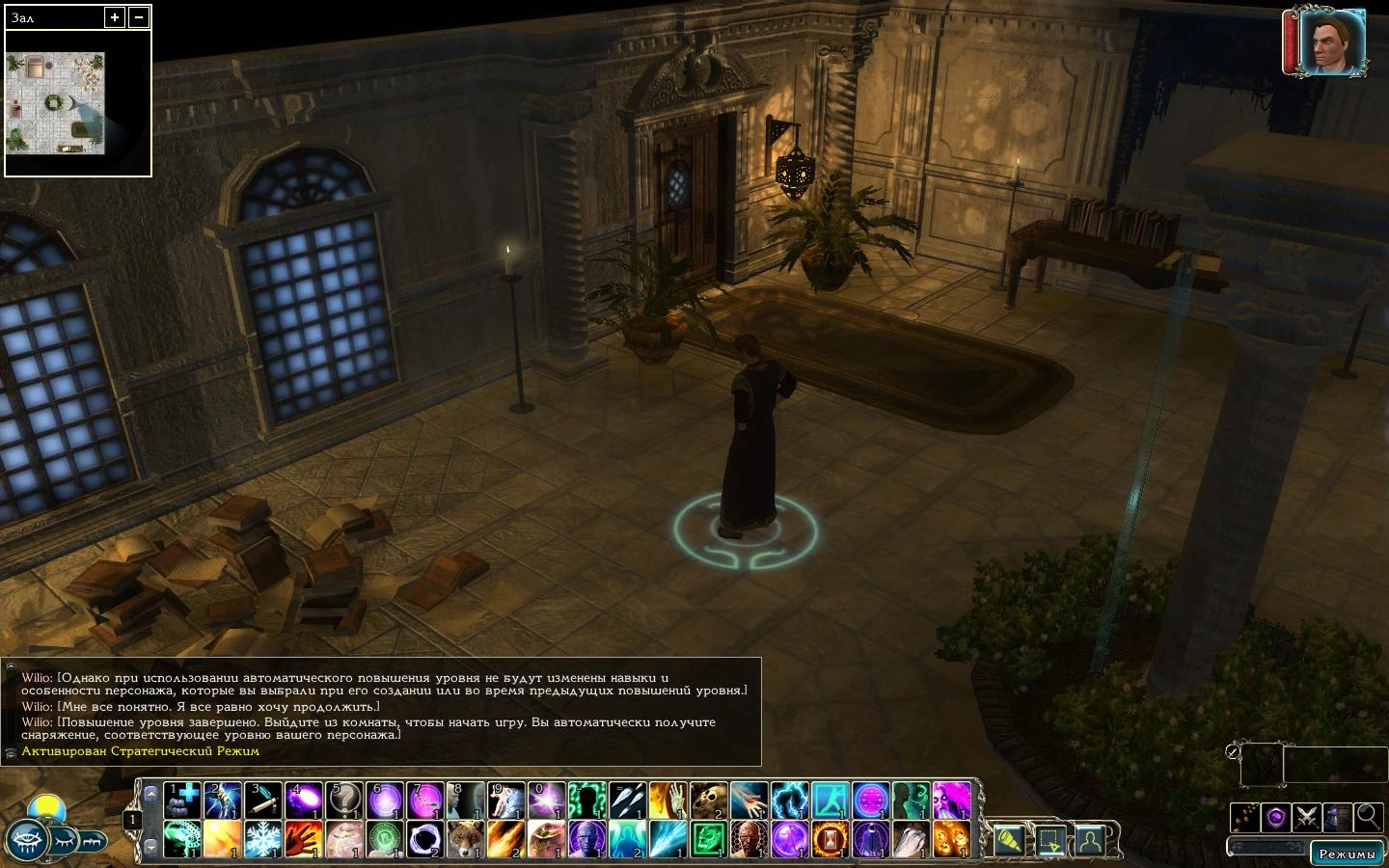Click the character silhouette icon near the spyglass

pos(1090,841)
